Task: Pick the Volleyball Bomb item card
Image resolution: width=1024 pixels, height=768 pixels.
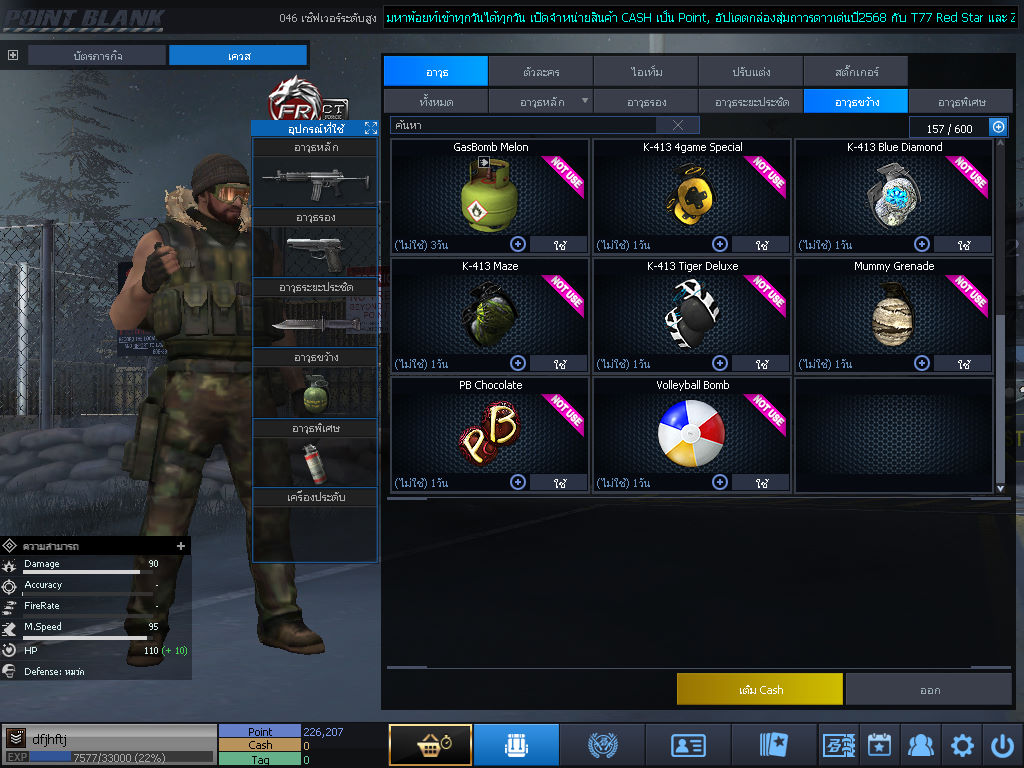Action: click(692, 434)
